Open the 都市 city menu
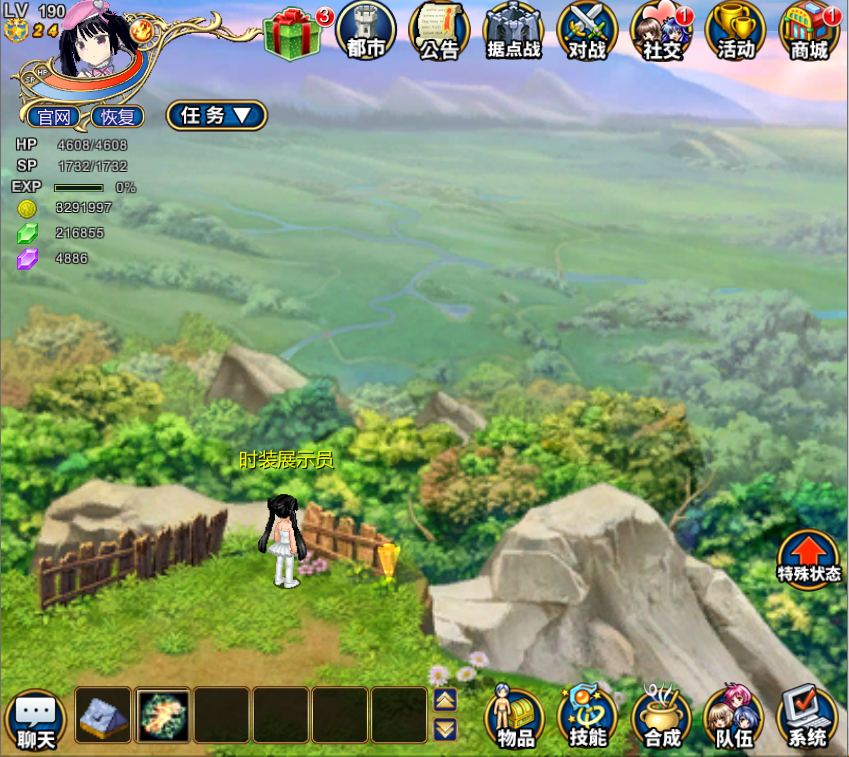 coord(366,31)
